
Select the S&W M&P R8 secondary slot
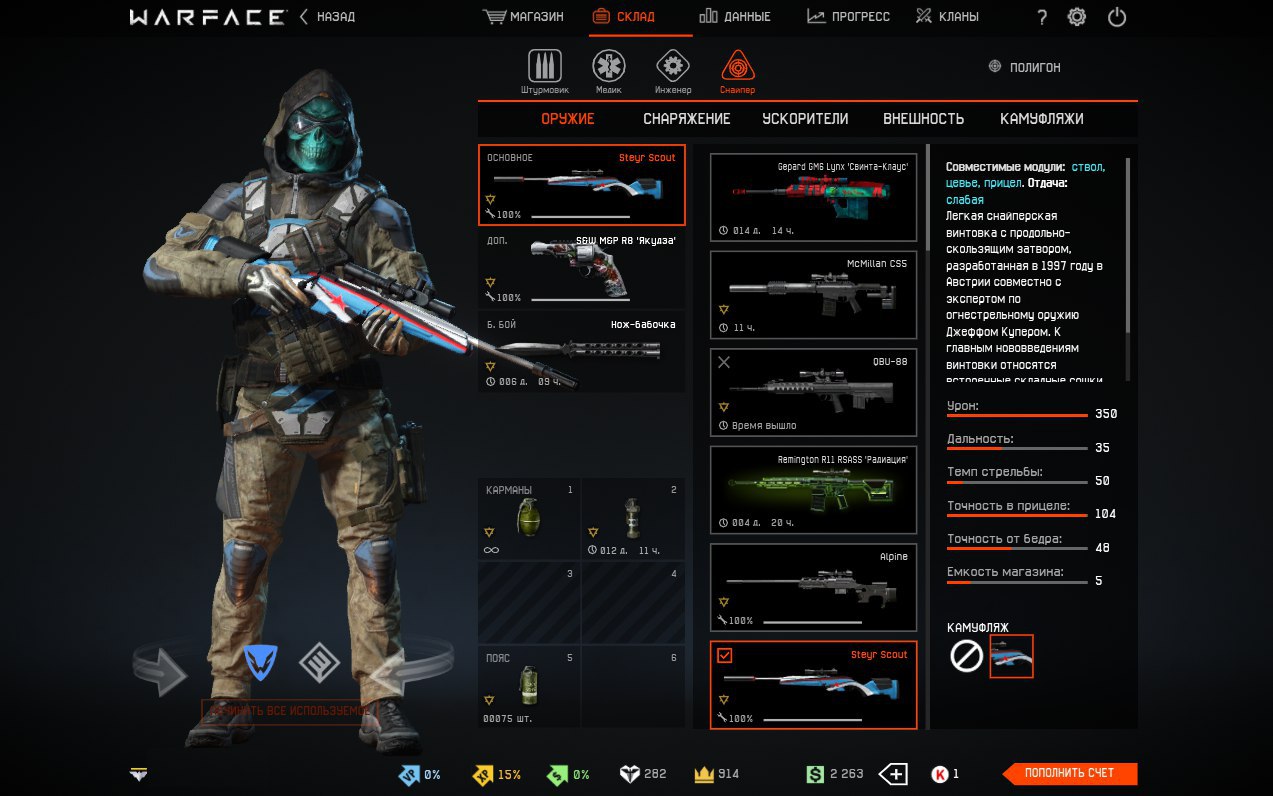[x=582, y=270]
